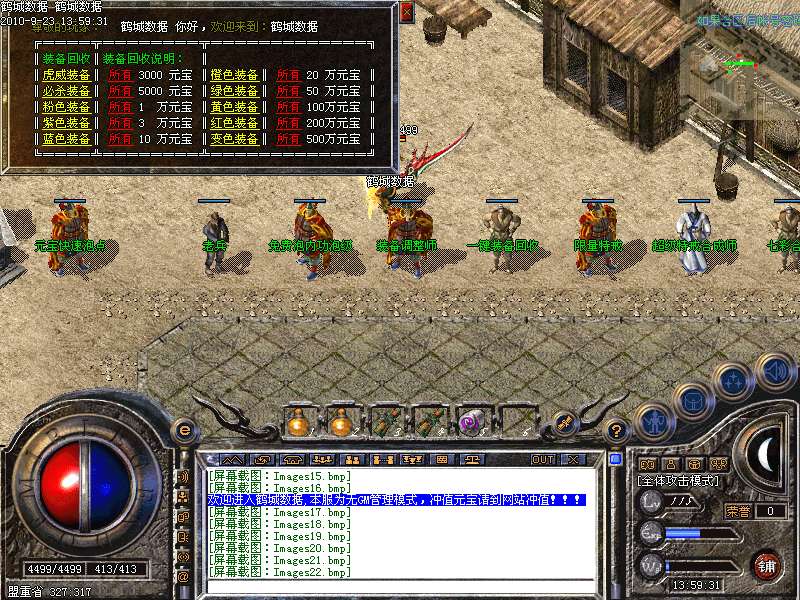800x600 pixels.
Task: Click 所有 next to 红色装备
Action: coord(288,123)
